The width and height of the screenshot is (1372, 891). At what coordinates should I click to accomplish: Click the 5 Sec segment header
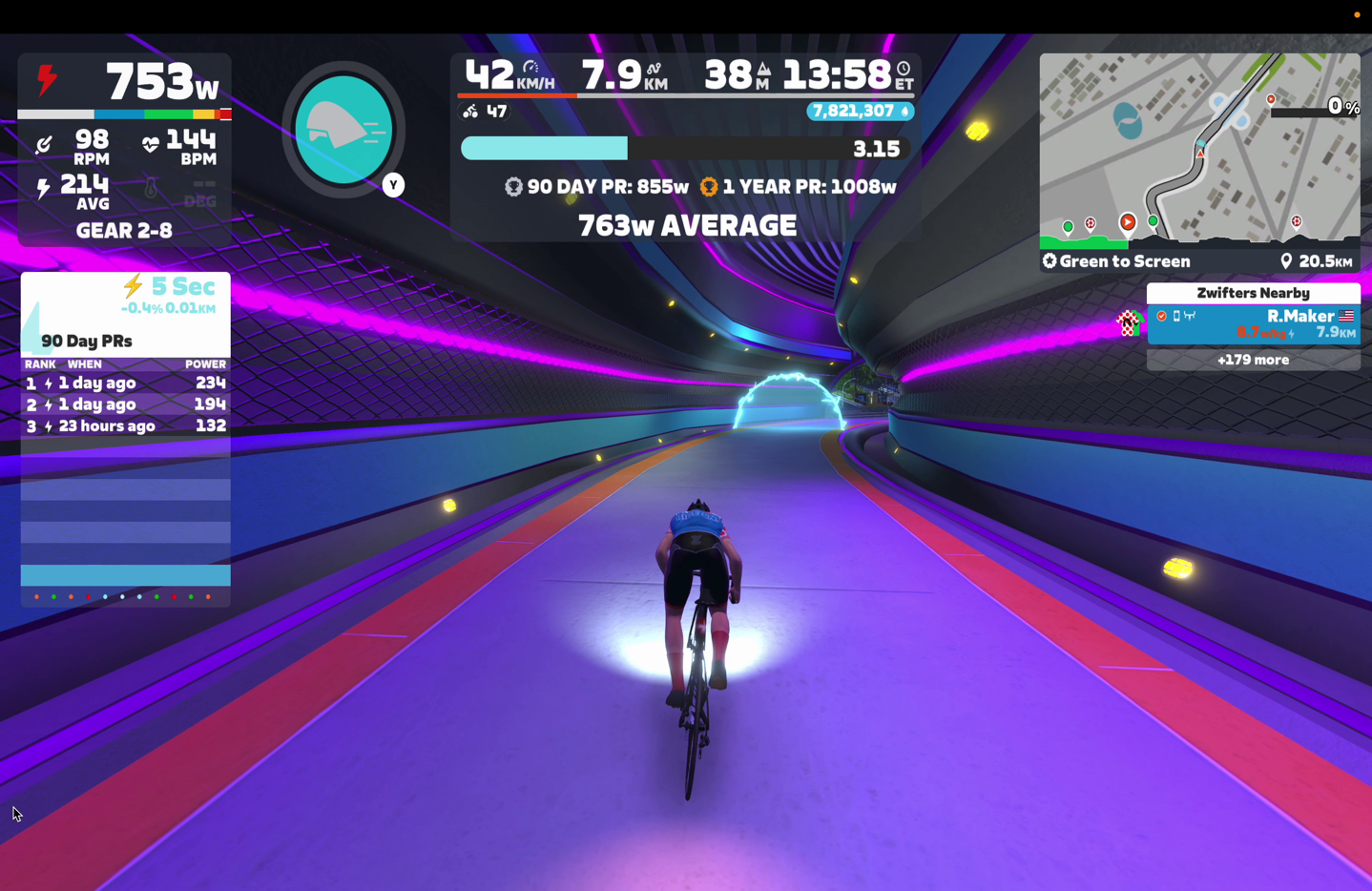[169, 287]
